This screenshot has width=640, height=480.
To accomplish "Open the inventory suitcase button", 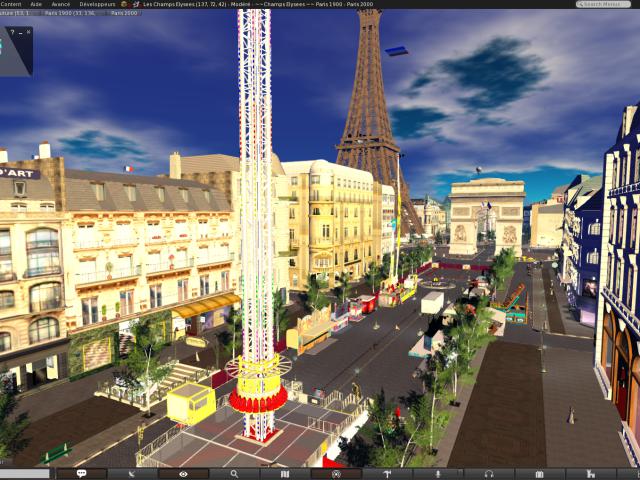I will point(540,474).
